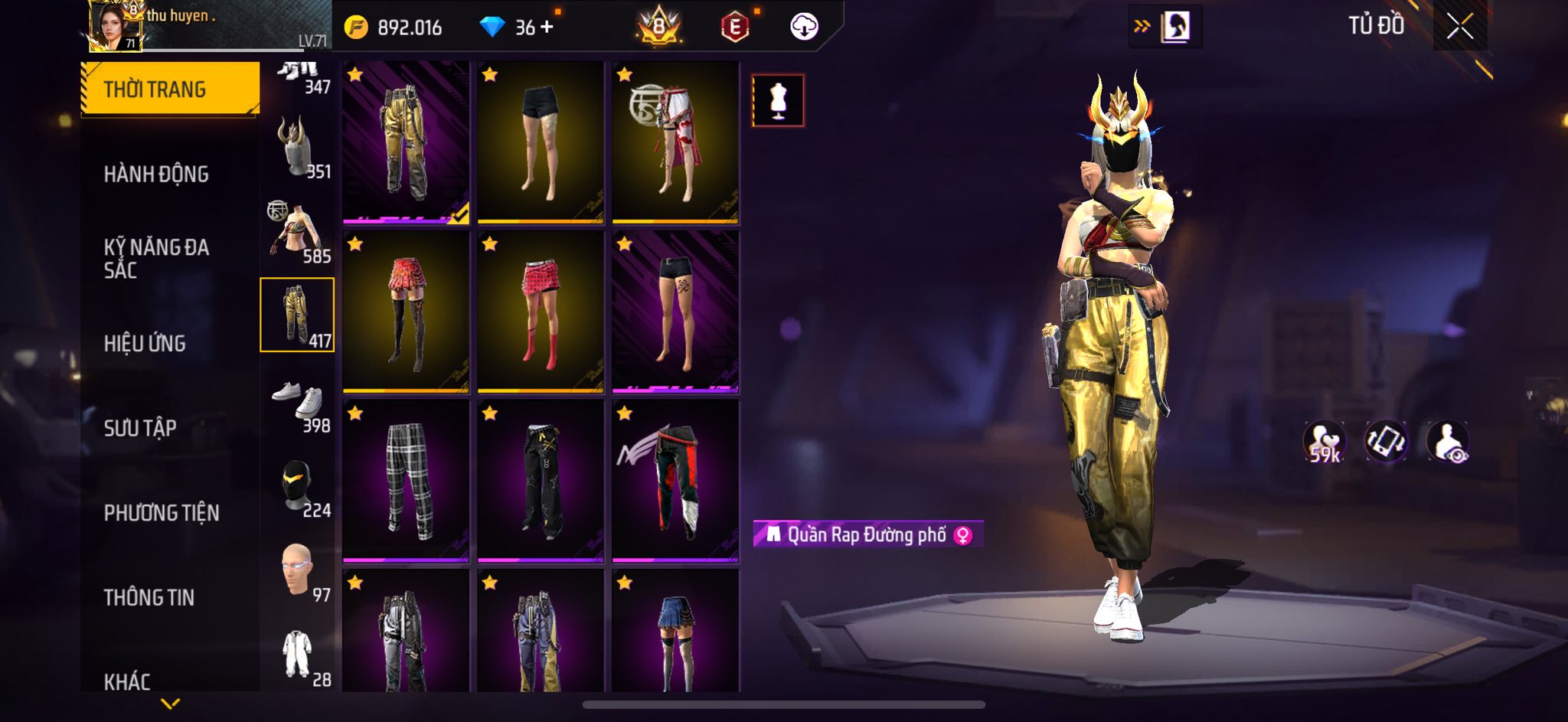Open the cloud download icon

coord(804,28)
